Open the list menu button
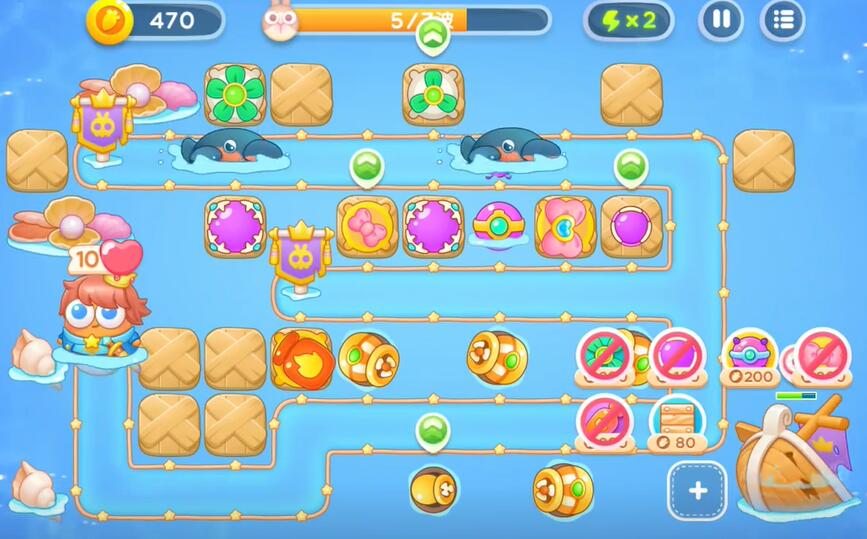The height and width of the screenshot is (539, 867). 782,20
